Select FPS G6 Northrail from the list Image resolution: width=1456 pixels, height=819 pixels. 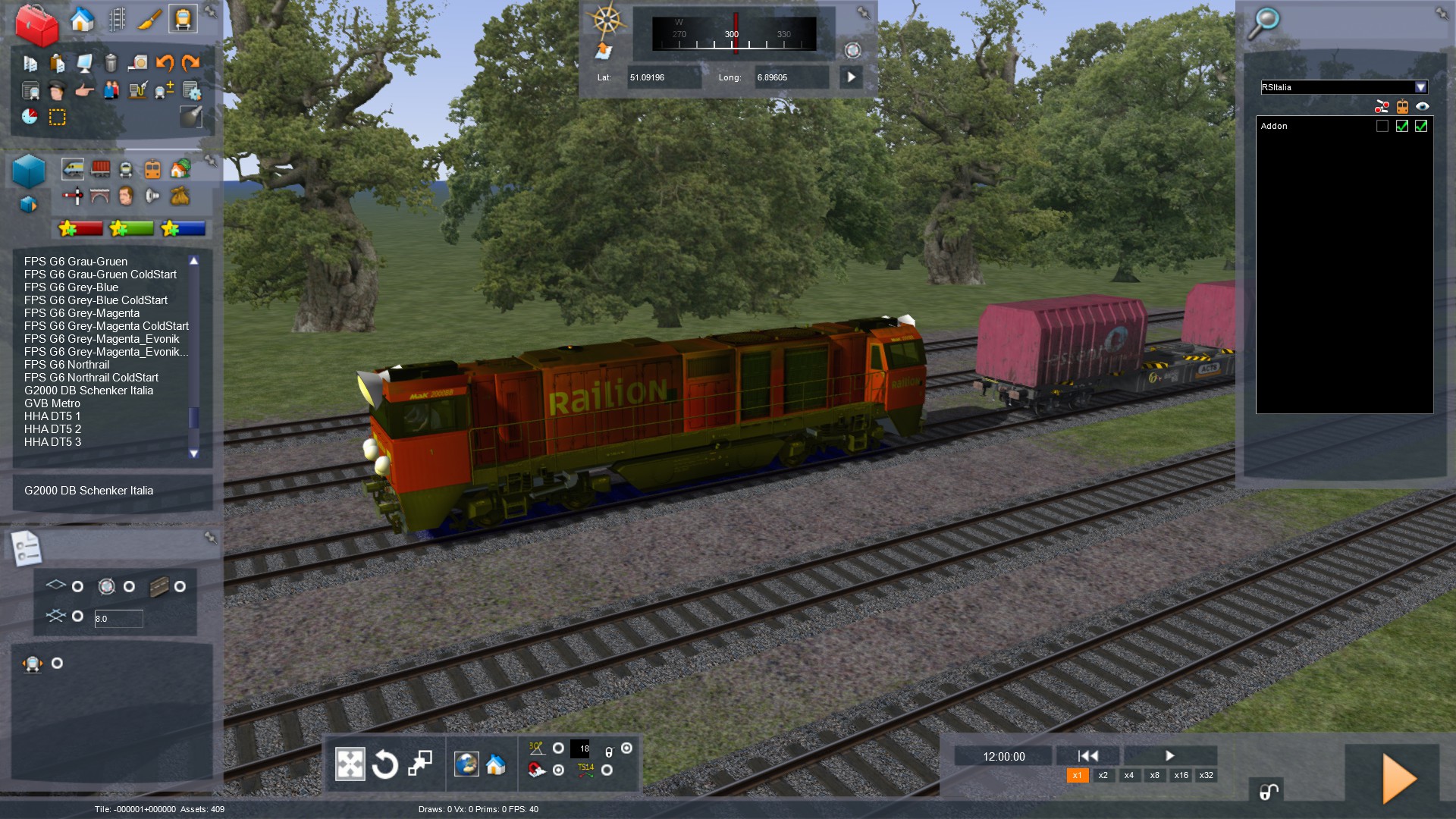point(67,365)
